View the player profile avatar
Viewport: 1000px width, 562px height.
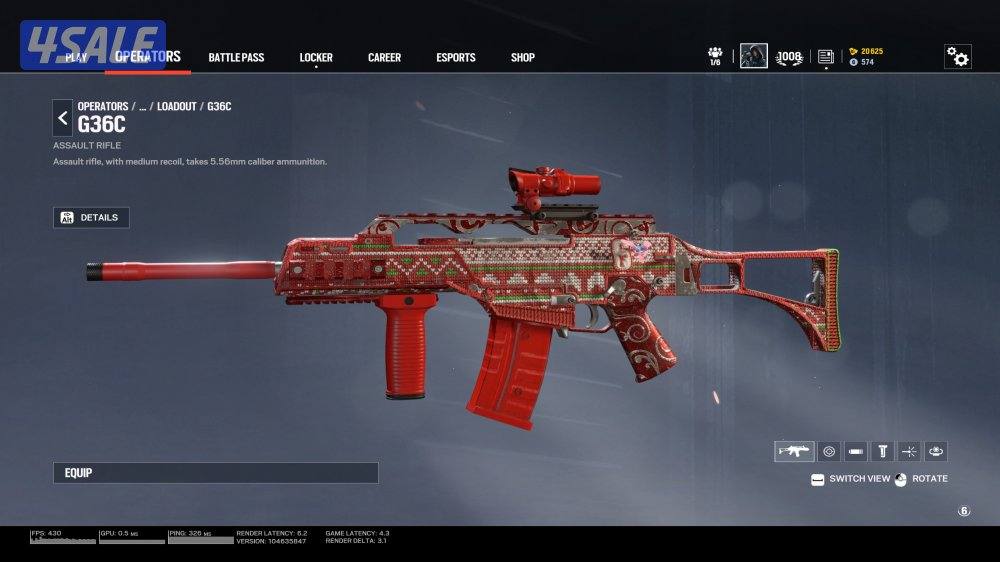[753, 56]
